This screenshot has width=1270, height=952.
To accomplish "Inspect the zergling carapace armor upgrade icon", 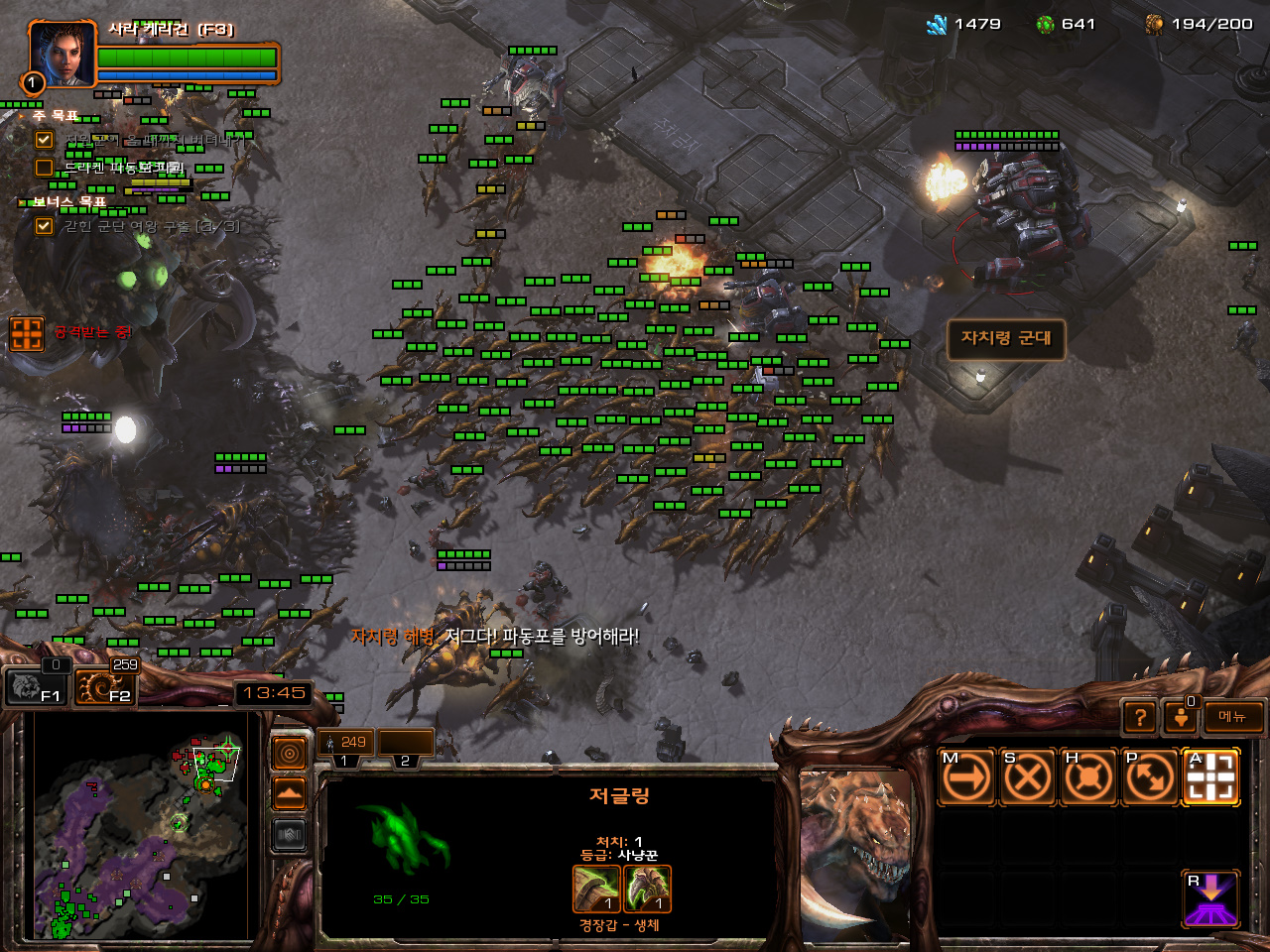I will [x=647, y=889].
